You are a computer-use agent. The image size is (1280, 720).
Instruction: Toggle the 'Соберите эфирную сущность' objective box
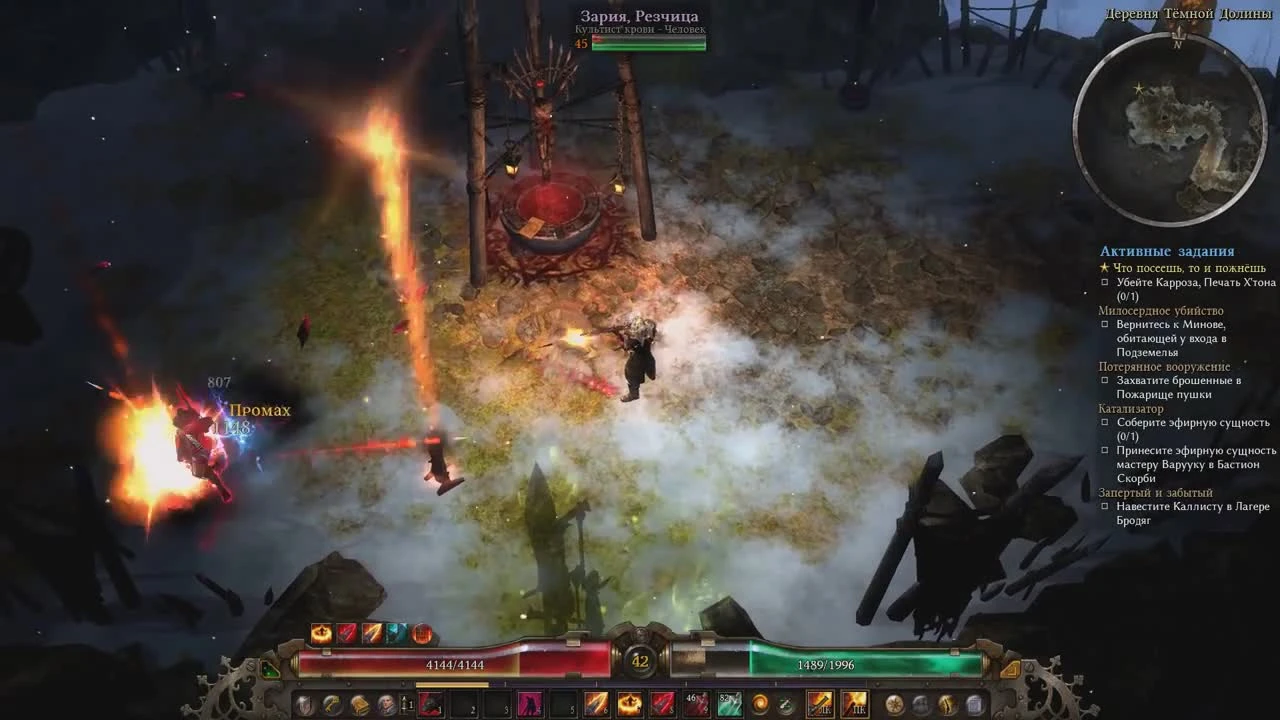pos(1106,423)
